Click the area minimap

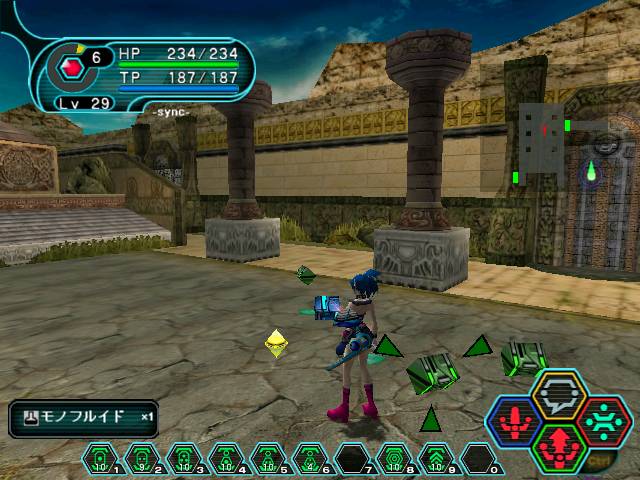pos(545,140)
